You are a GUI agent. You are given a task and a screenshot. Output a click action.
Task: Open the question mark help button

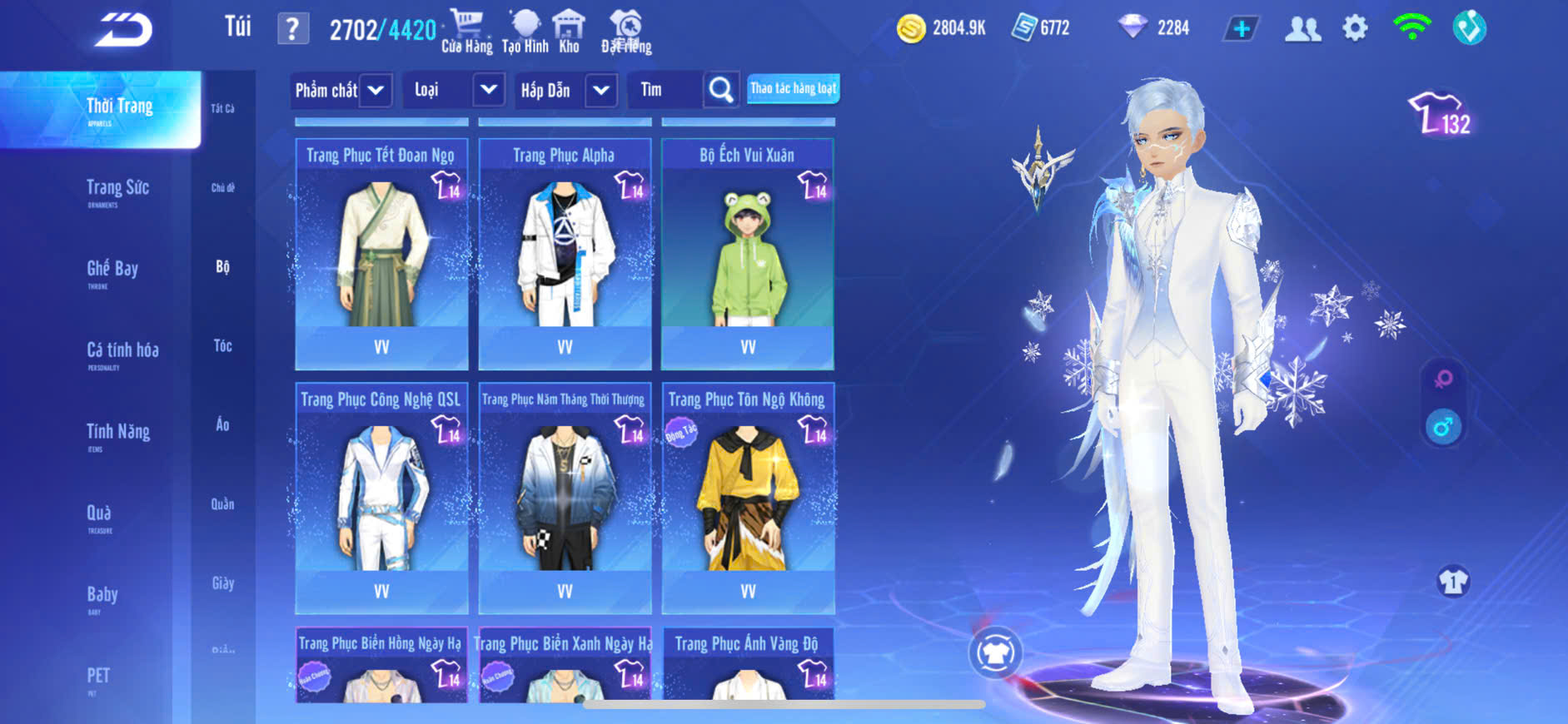[x=292, y=30]
